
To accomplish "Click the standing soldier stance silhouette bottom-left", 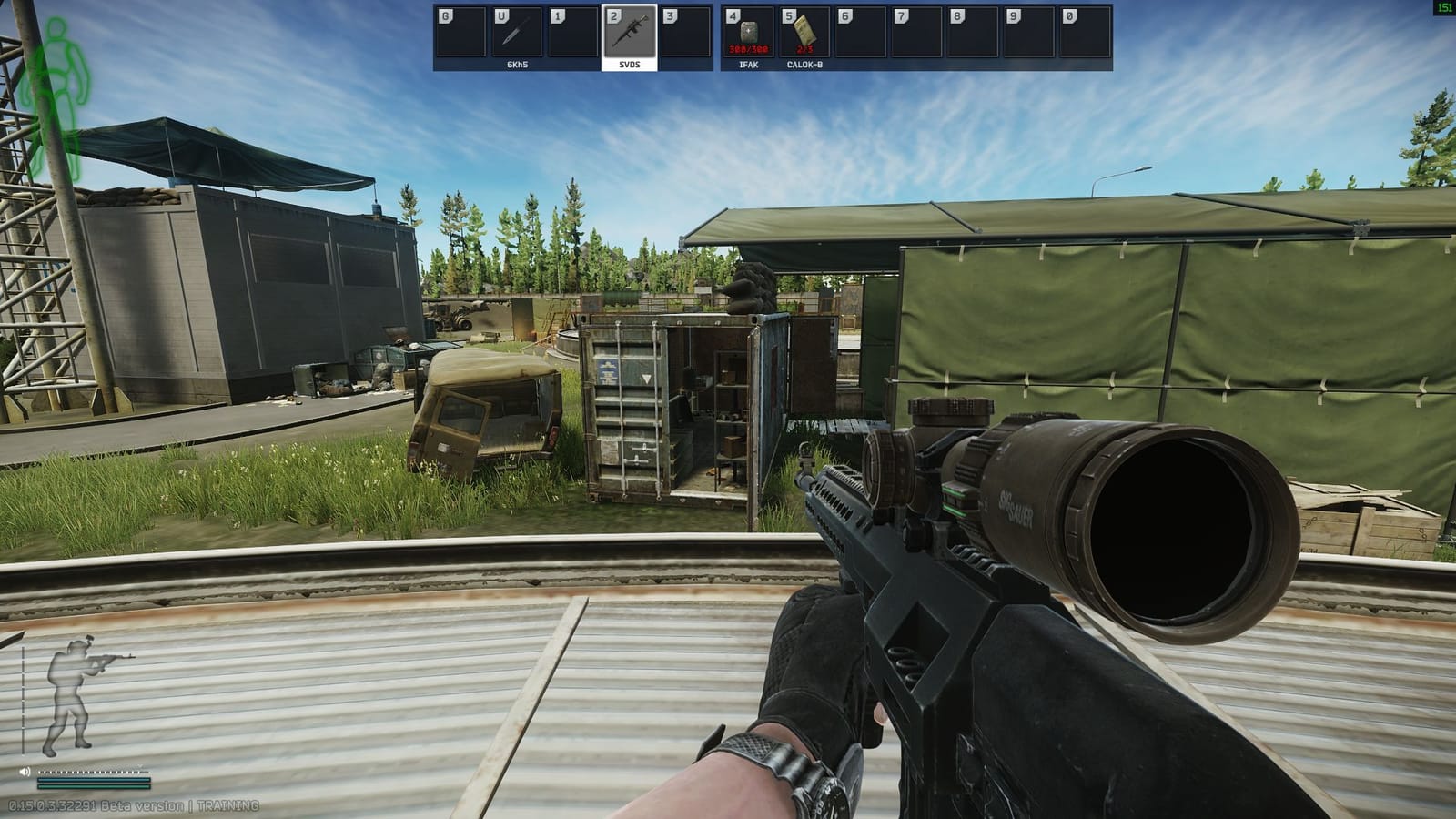I will [69, 698].
